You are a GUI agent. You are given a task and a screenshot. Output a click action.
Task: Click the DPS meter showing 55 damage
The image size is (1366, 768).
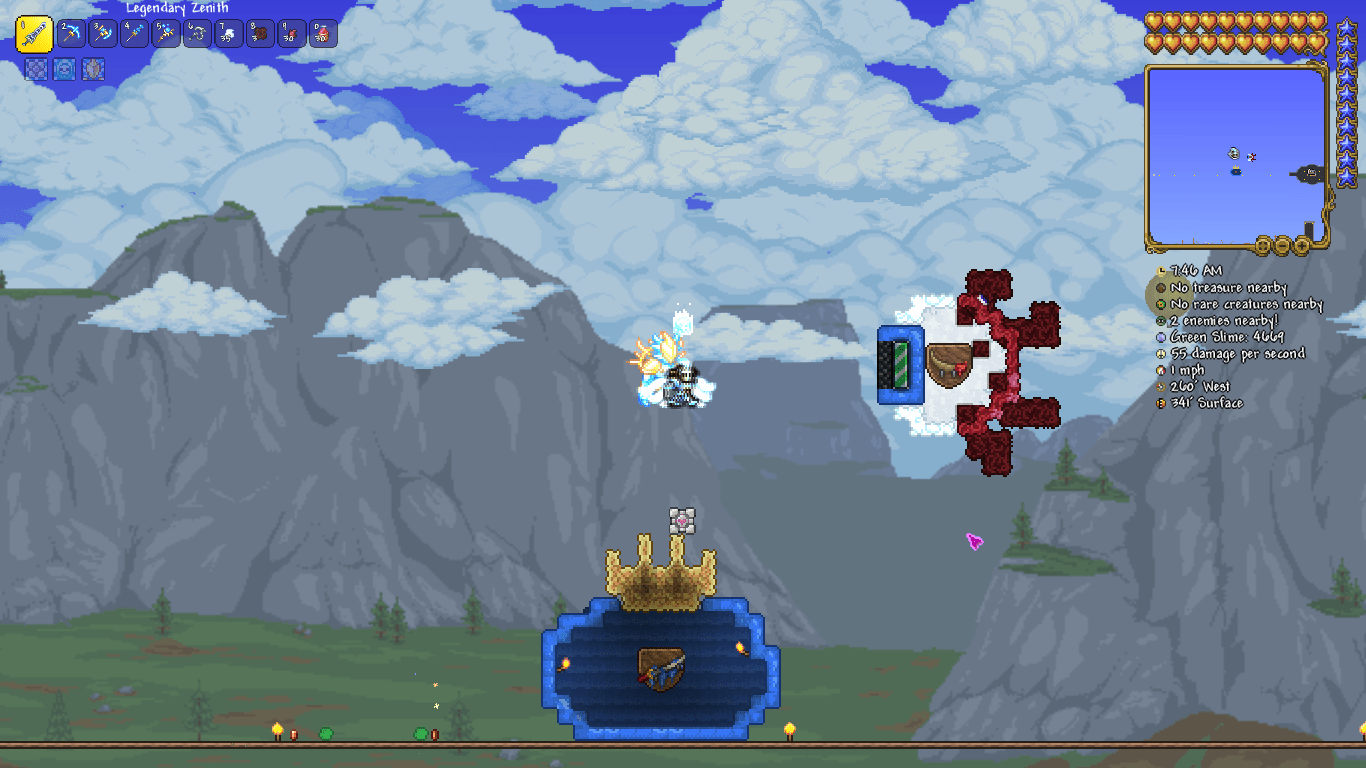(1160, 353)
